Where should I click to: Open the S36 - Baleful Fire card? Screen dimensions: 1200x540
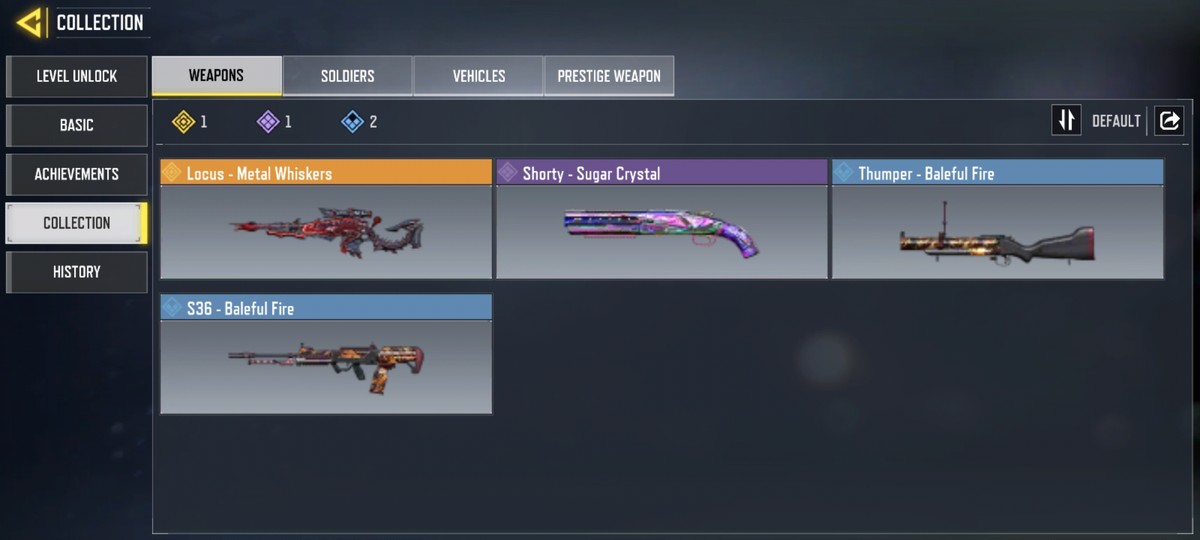coord(326,354)
